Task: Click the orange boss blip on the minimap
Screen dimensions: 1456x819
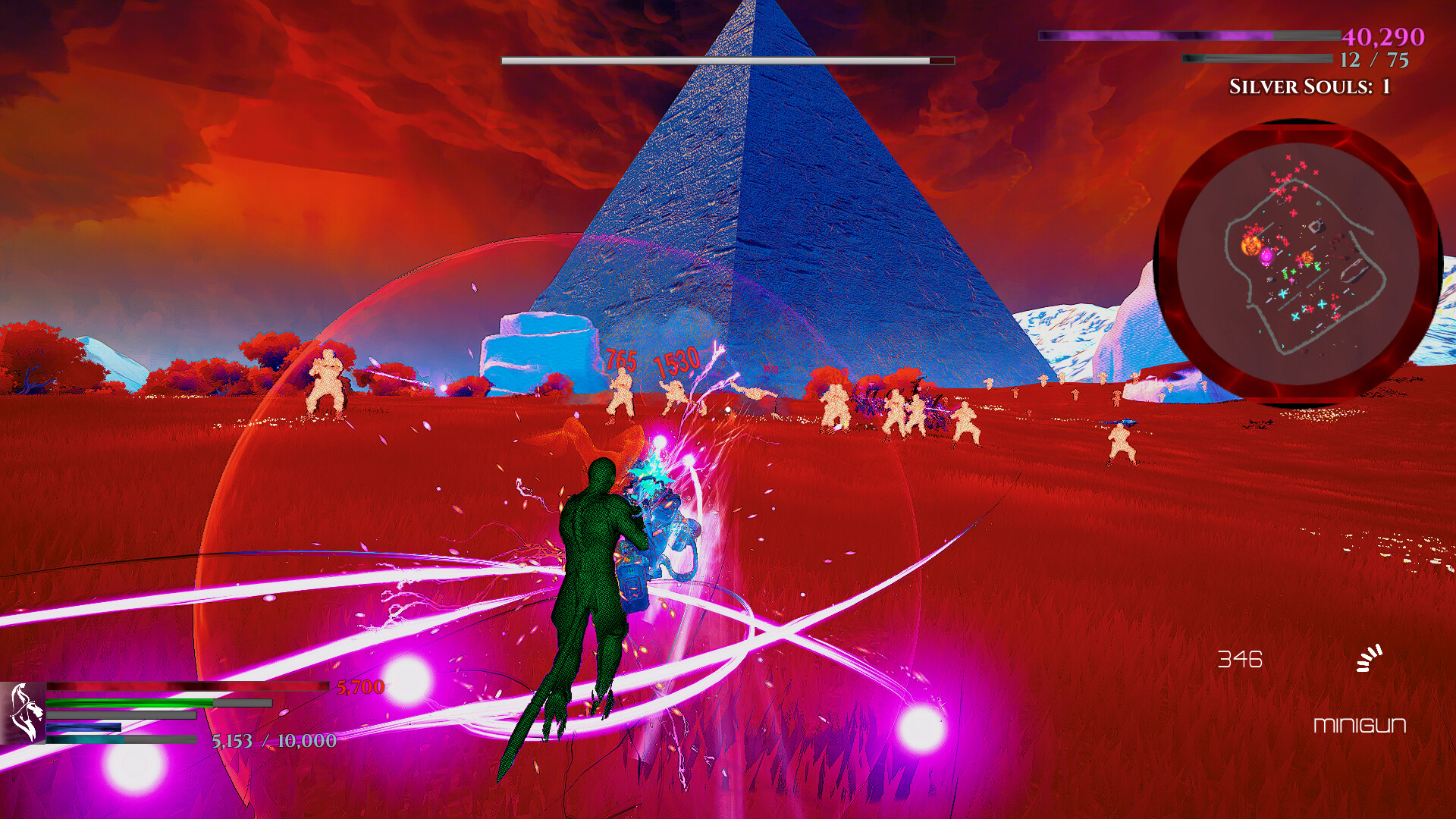Action: click(1250, 245)
